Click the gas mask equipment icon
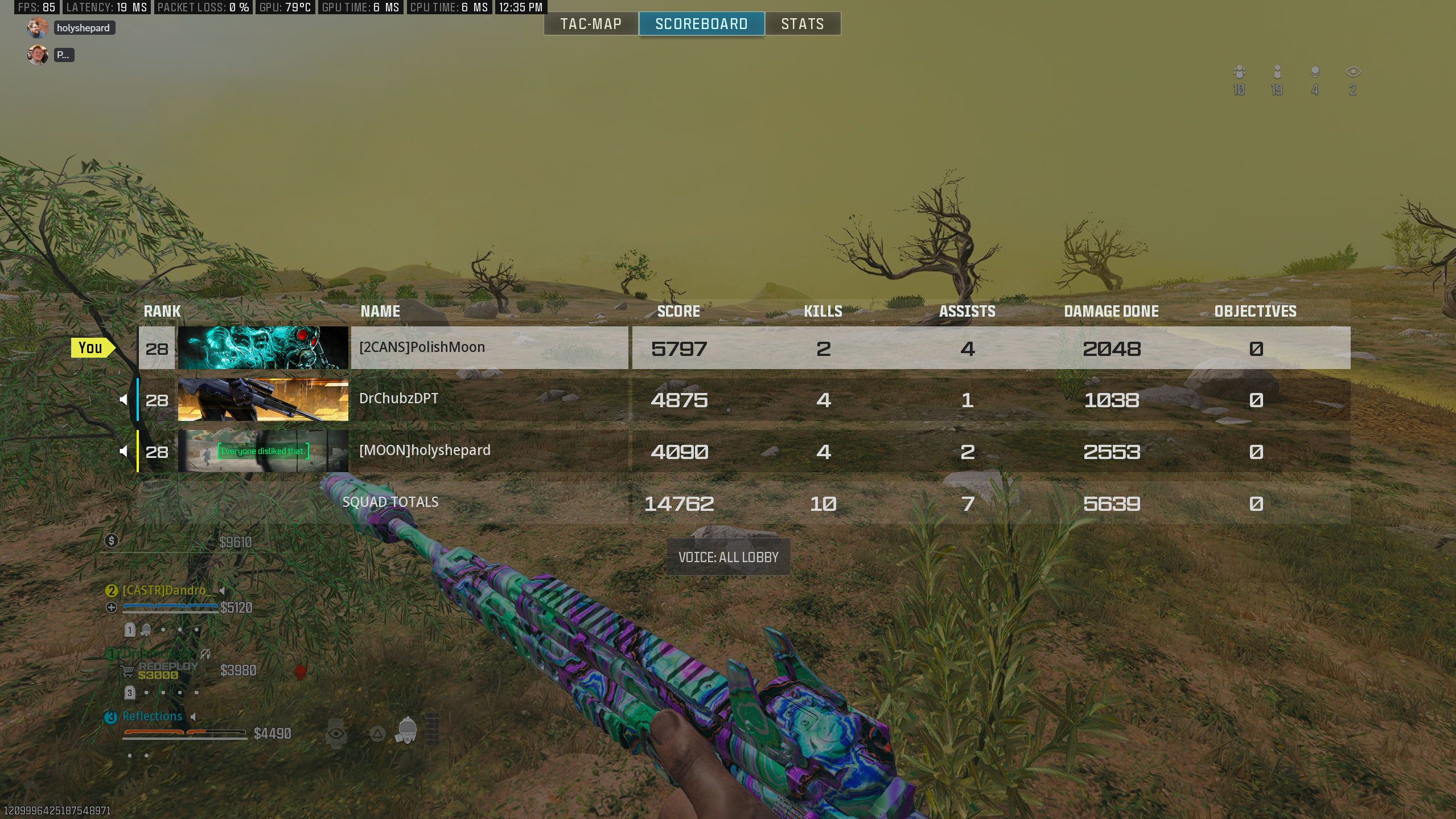Viewport: 1456px width, 819px height. click(x=407, y=731)
